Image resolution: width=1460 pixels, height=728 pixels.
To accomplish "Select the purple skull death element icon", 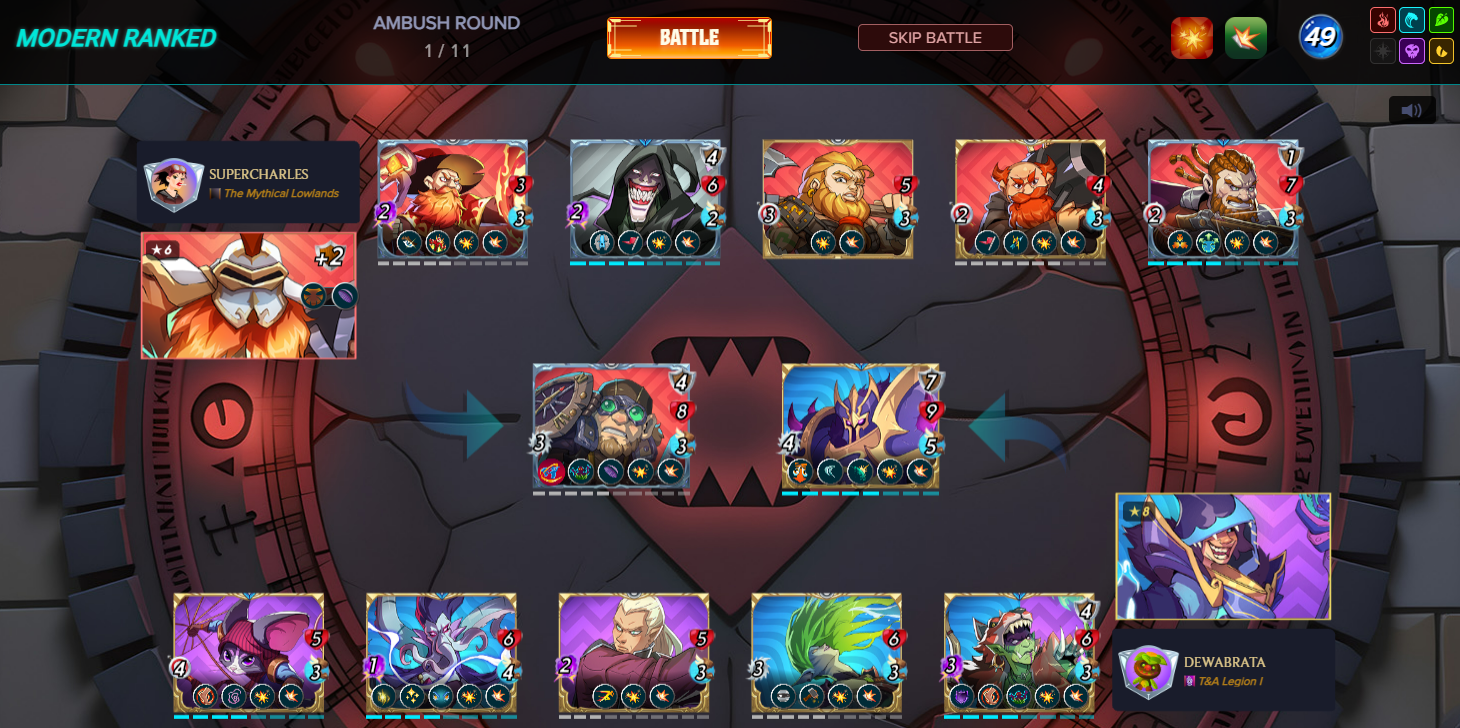I will 1412,52.
